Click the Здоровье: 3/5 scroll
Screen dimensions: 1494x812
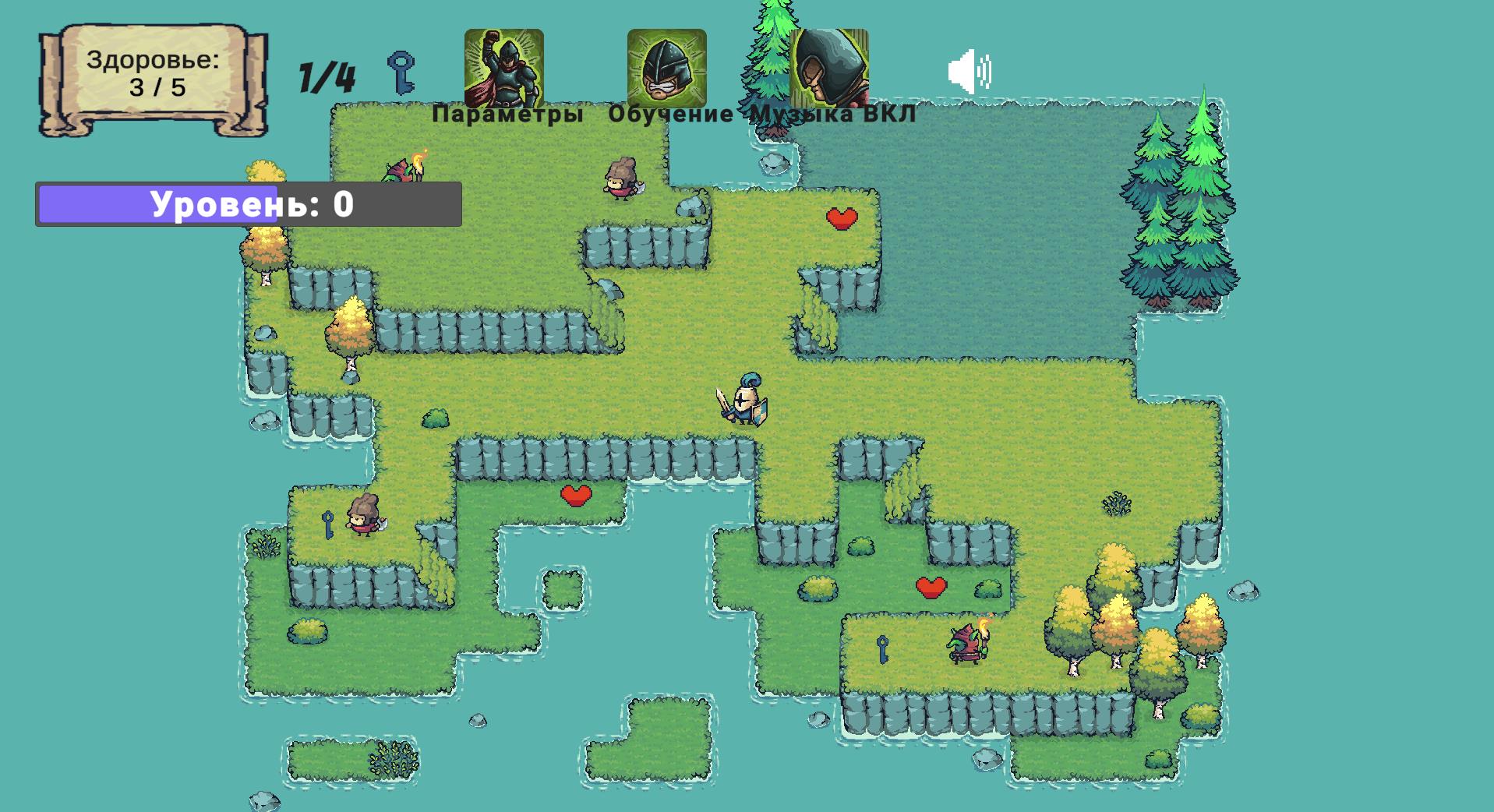pos(154,74)
